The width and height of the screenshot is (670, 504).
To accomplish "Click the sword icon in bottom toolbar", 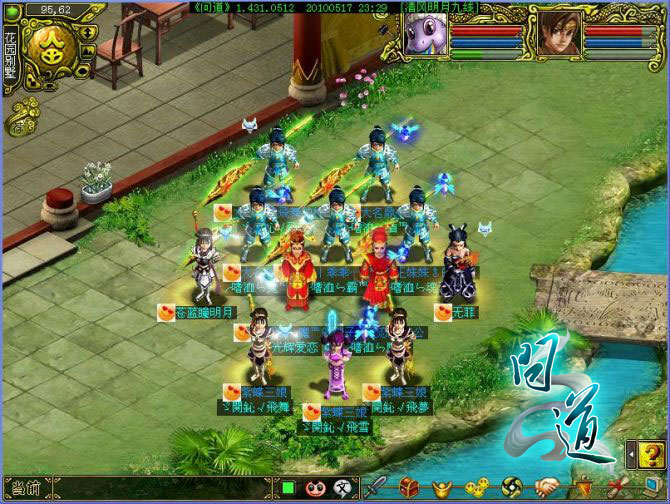I will (375, 487).
